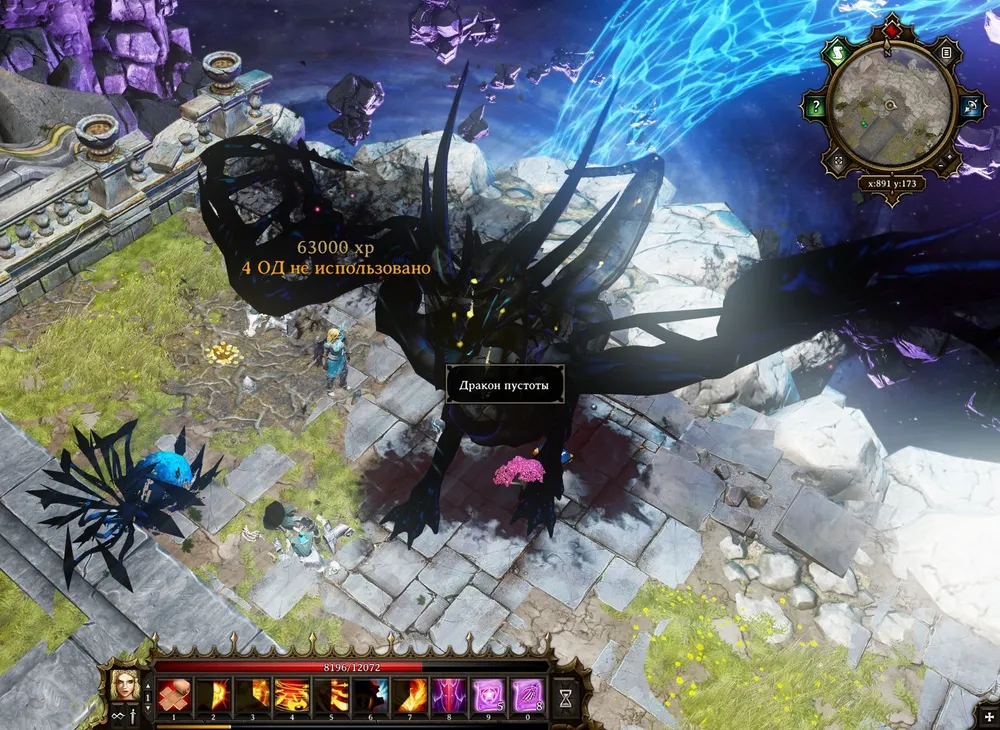1000x730 pixels.
Task: Open the green question mark help button
Action: coord(816,107)
